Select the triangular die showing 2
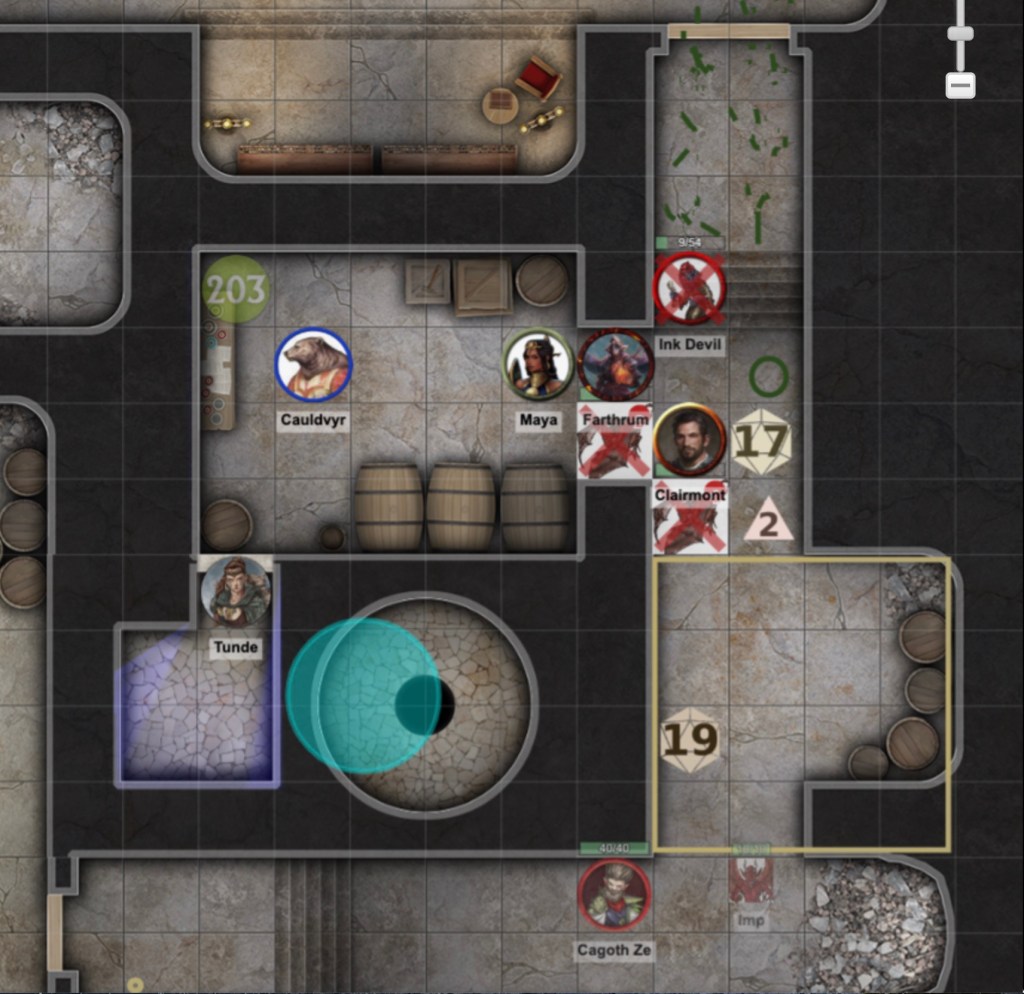The height and width of the screenshot is (994, 1024). (768, 521)
